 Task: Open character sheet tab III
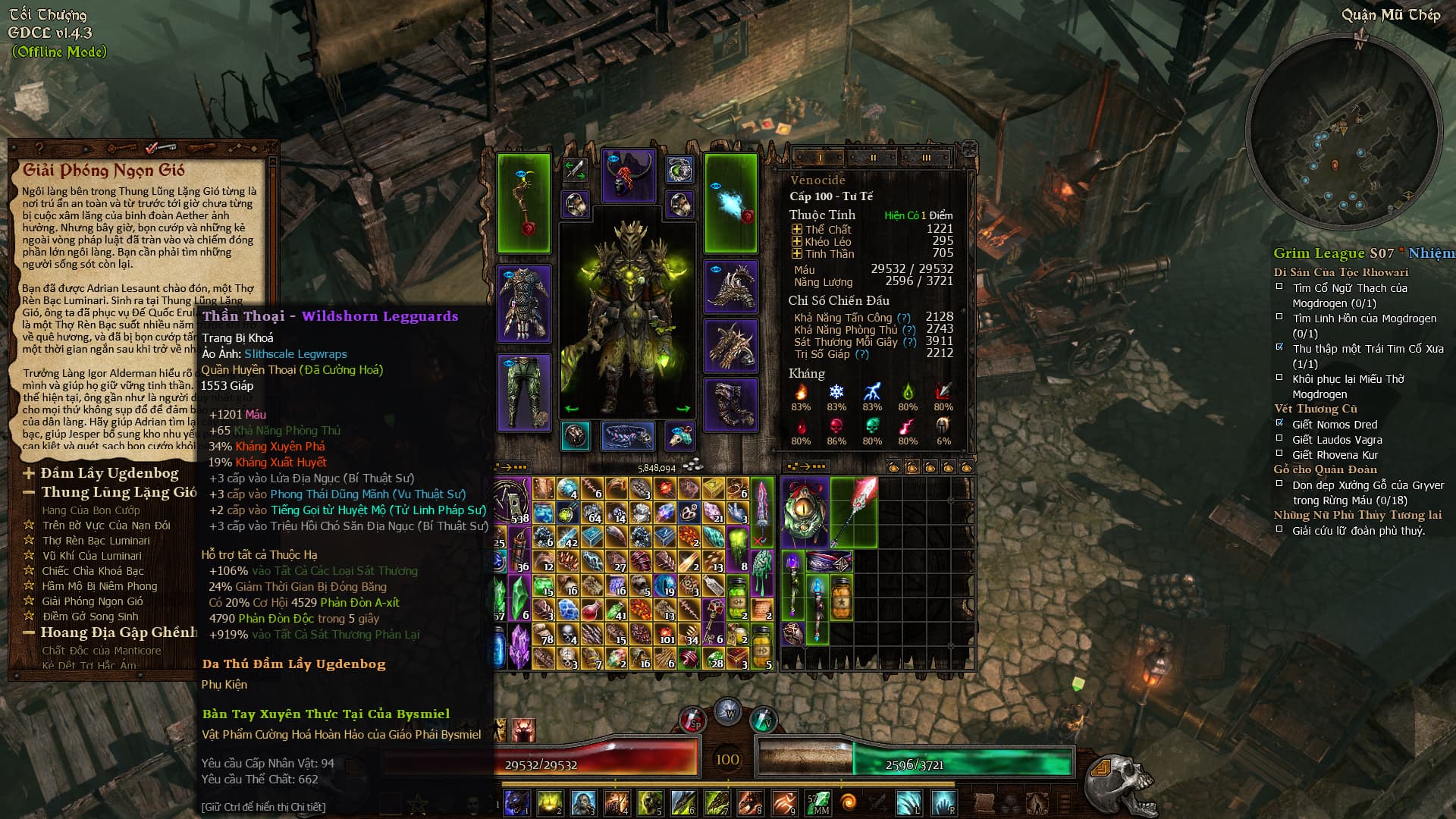926,158
